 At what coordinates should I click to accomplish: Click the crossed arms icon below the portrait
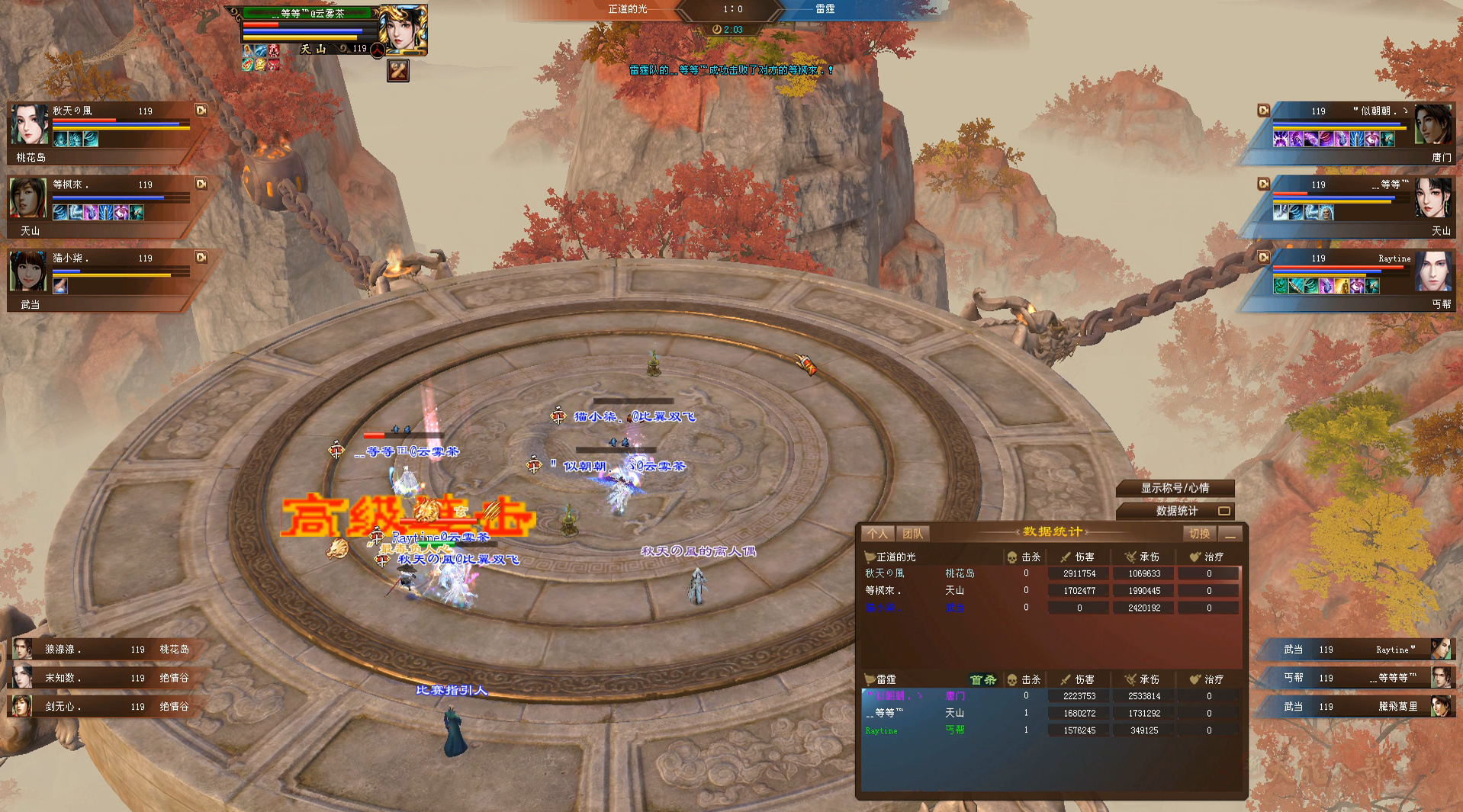(398, 71)
